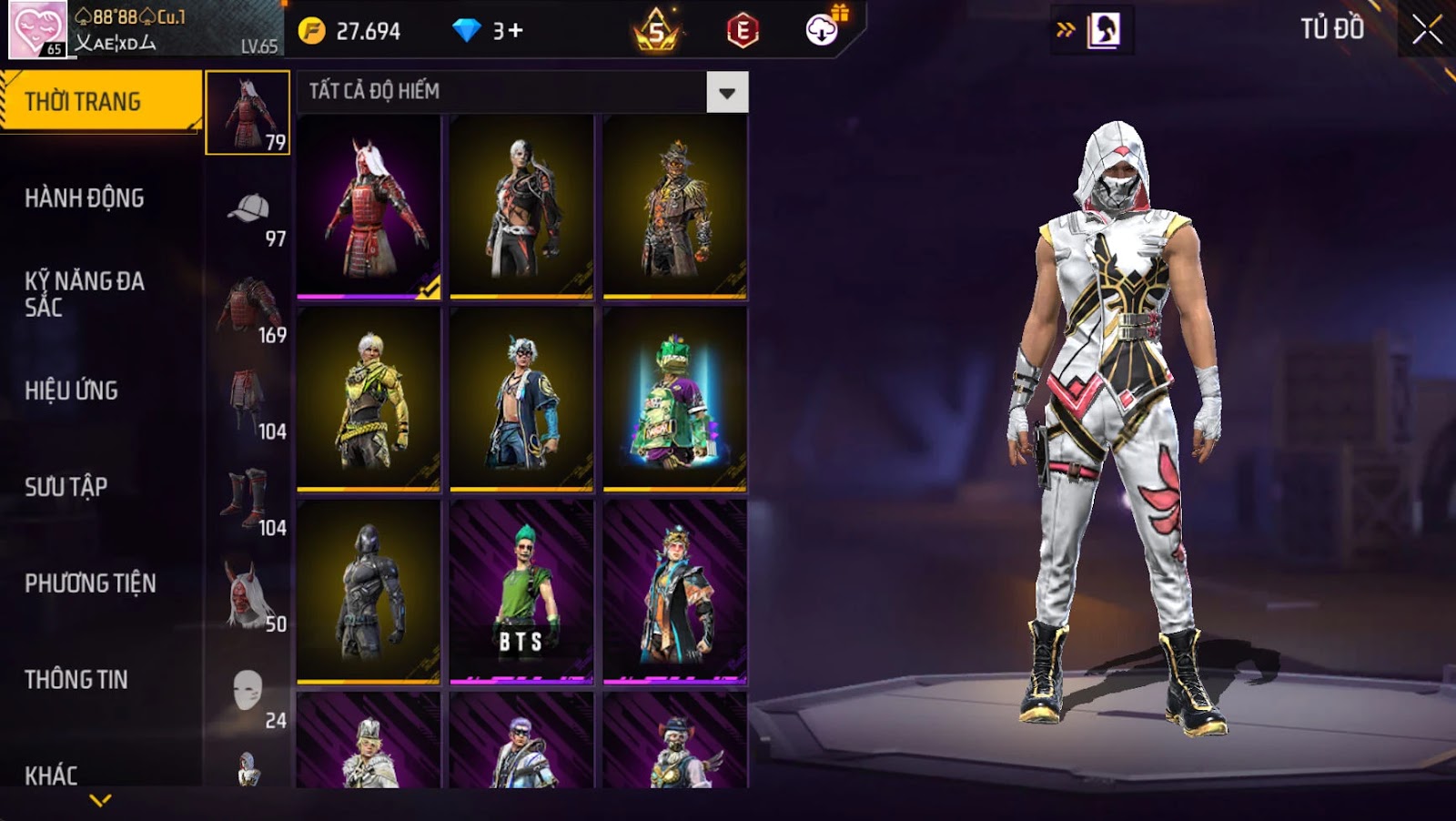This screenshot has height=821, width=1456.
Task: Select the red samurai outfit thumbnail
Action: coord(369,207)
